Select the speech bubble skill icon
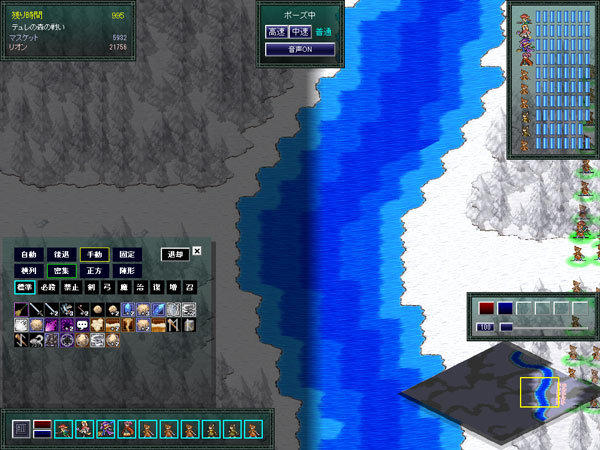600x450 pixels. click(x=81, y=325)
